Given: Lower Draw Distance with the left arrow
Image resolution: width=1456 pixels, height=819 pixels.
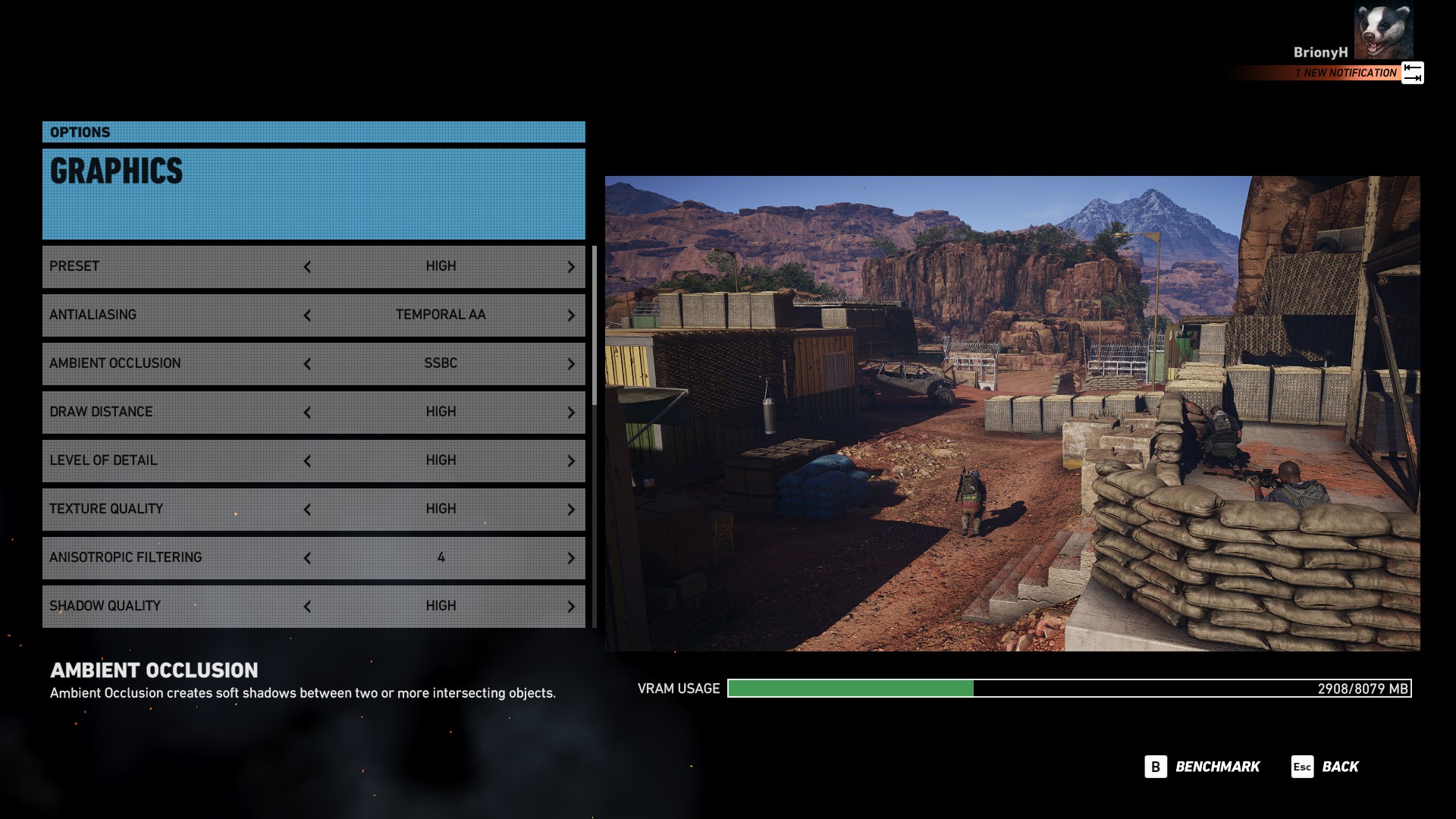Looking at the screenshot, I should pos(307,413).
